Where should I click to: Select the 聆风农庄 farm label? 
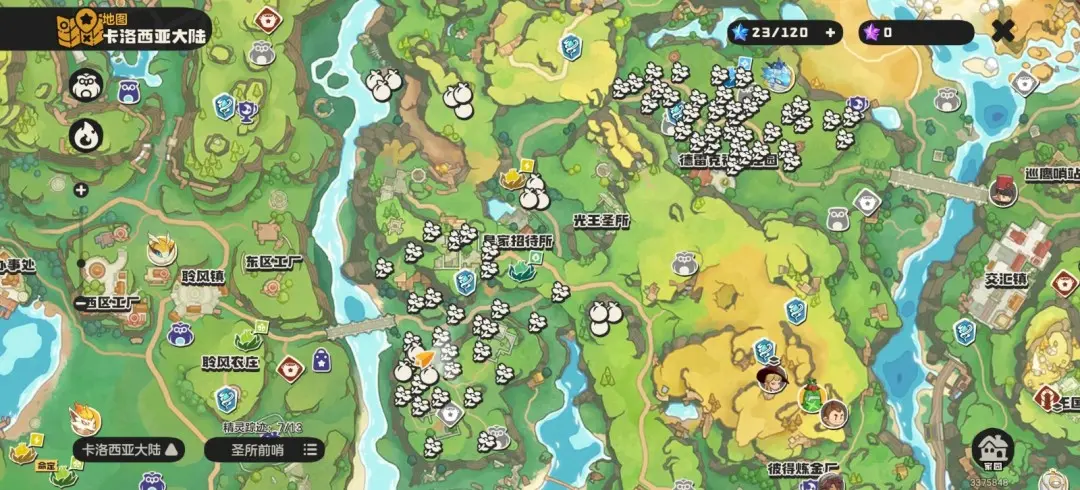tap(230, 363)
